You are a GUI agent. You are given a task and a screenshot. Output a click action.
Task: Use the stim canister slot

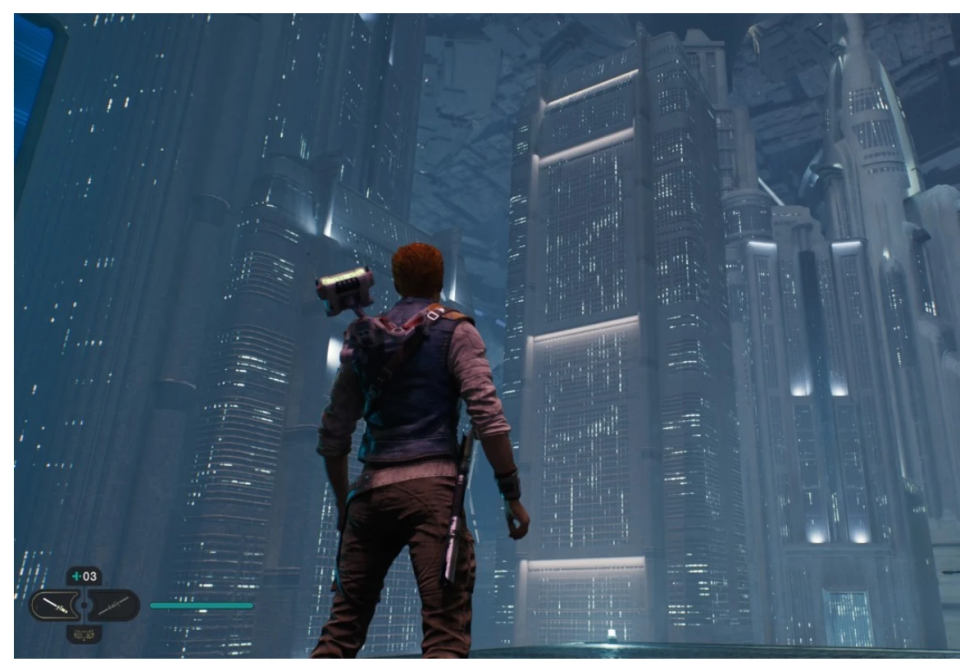[x=84, y=577]
